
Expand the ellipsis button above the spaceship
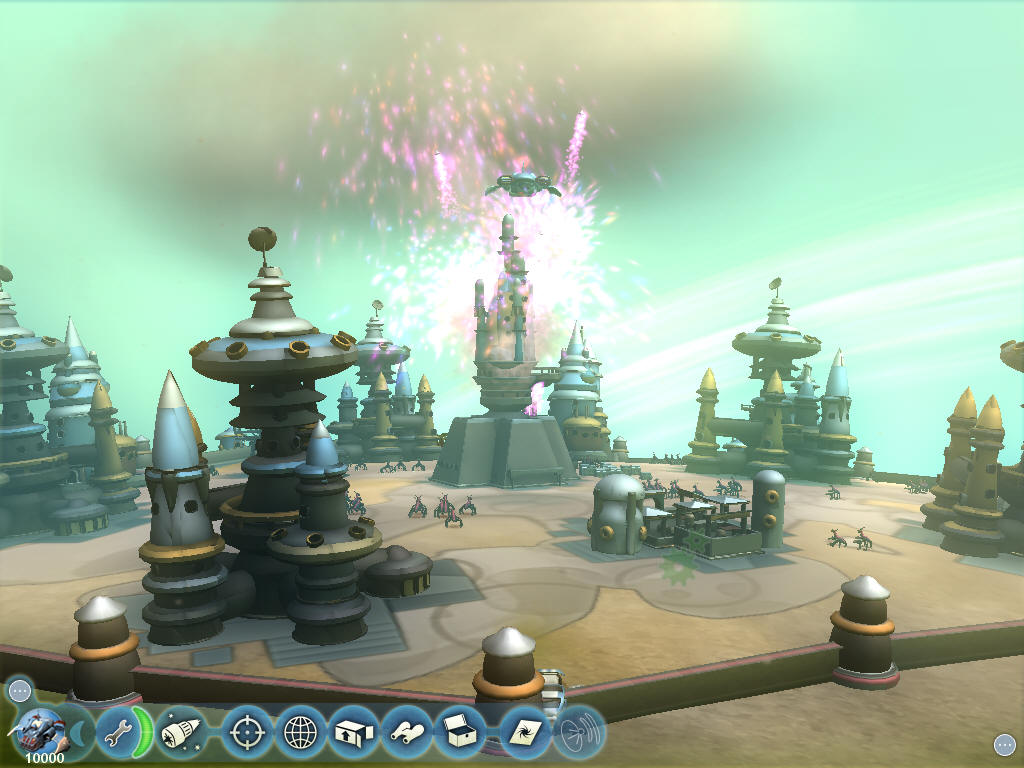pos(19,690)
